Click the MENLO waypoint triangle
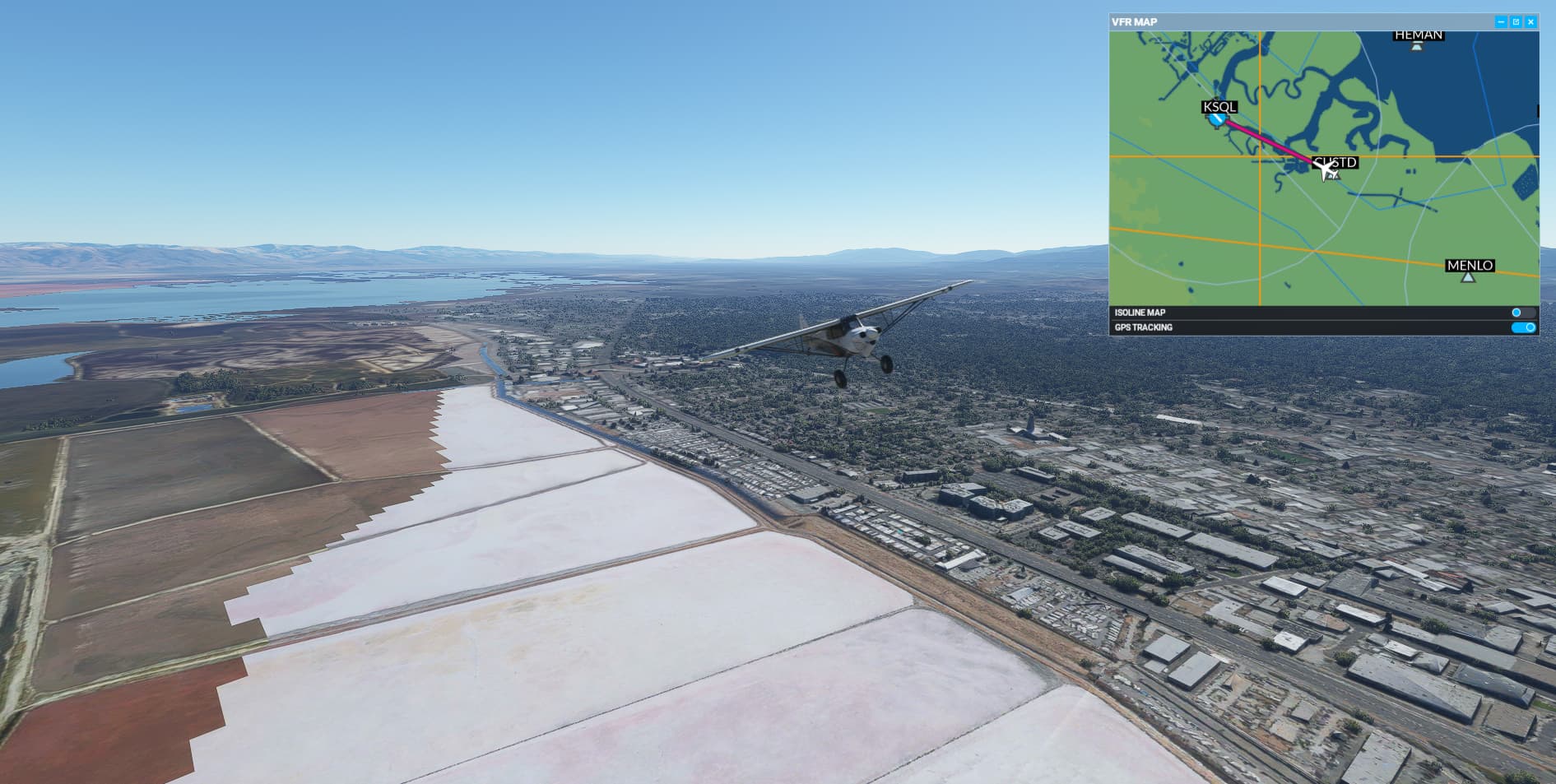The height and width of the screenshot is (784, 1556). pos(1468,278)
